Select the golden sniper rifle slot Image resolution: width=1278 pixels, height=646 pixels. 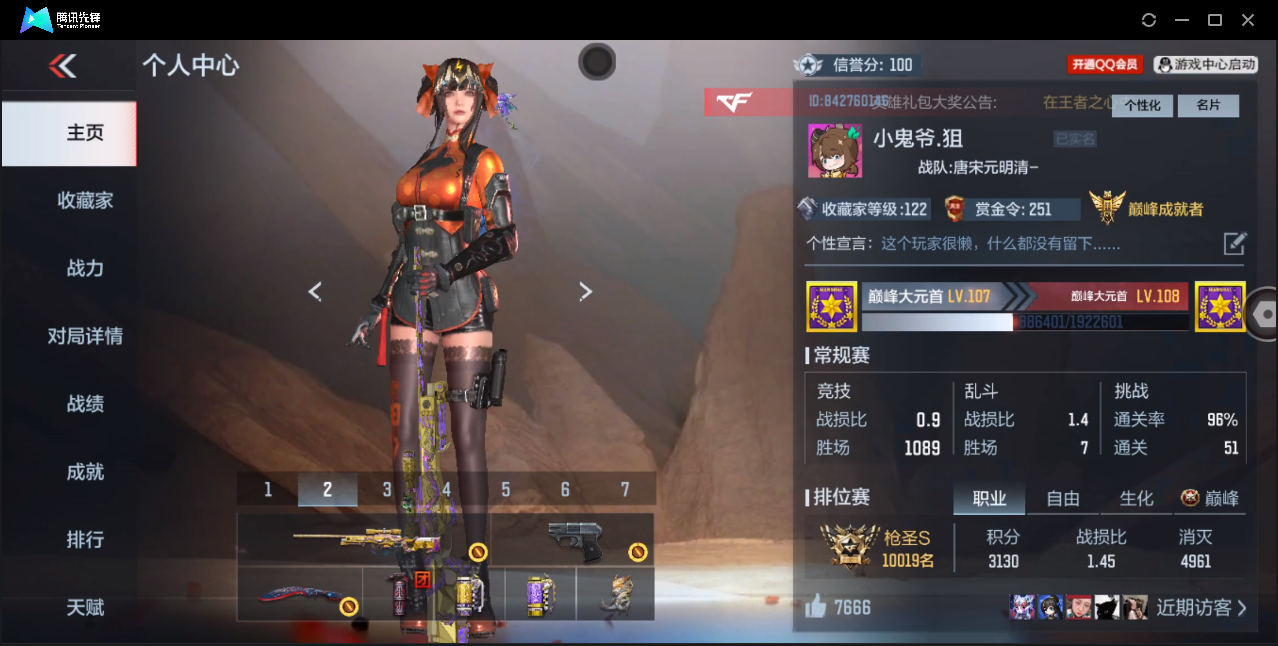(x=363, y=540)
